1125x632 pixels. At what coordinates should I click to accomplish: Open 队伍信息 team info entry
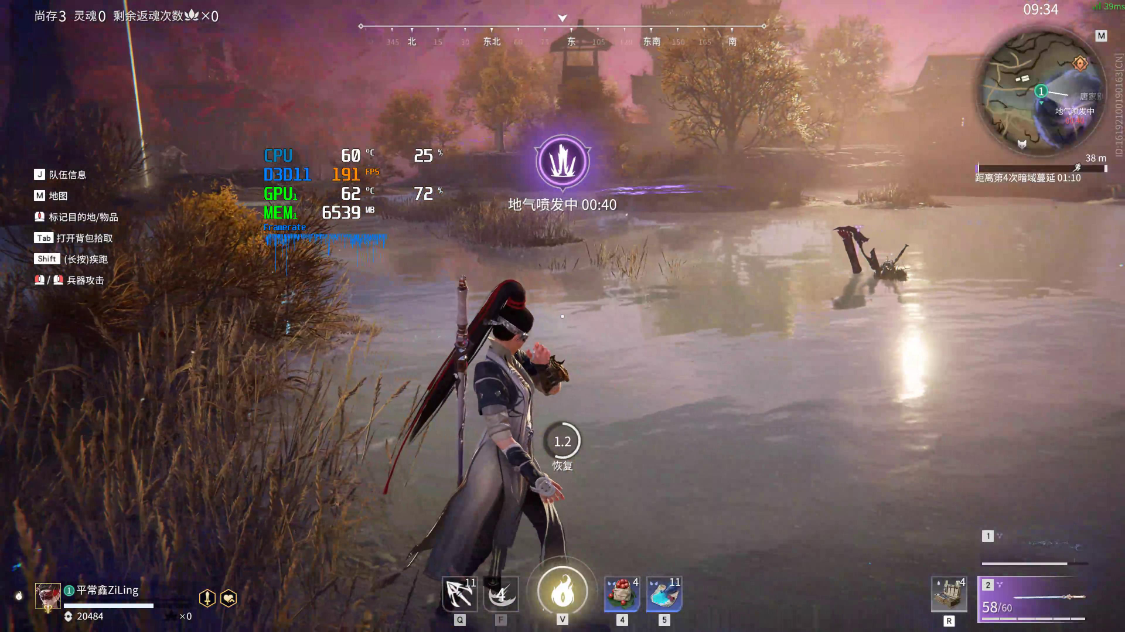click(67, 174)
